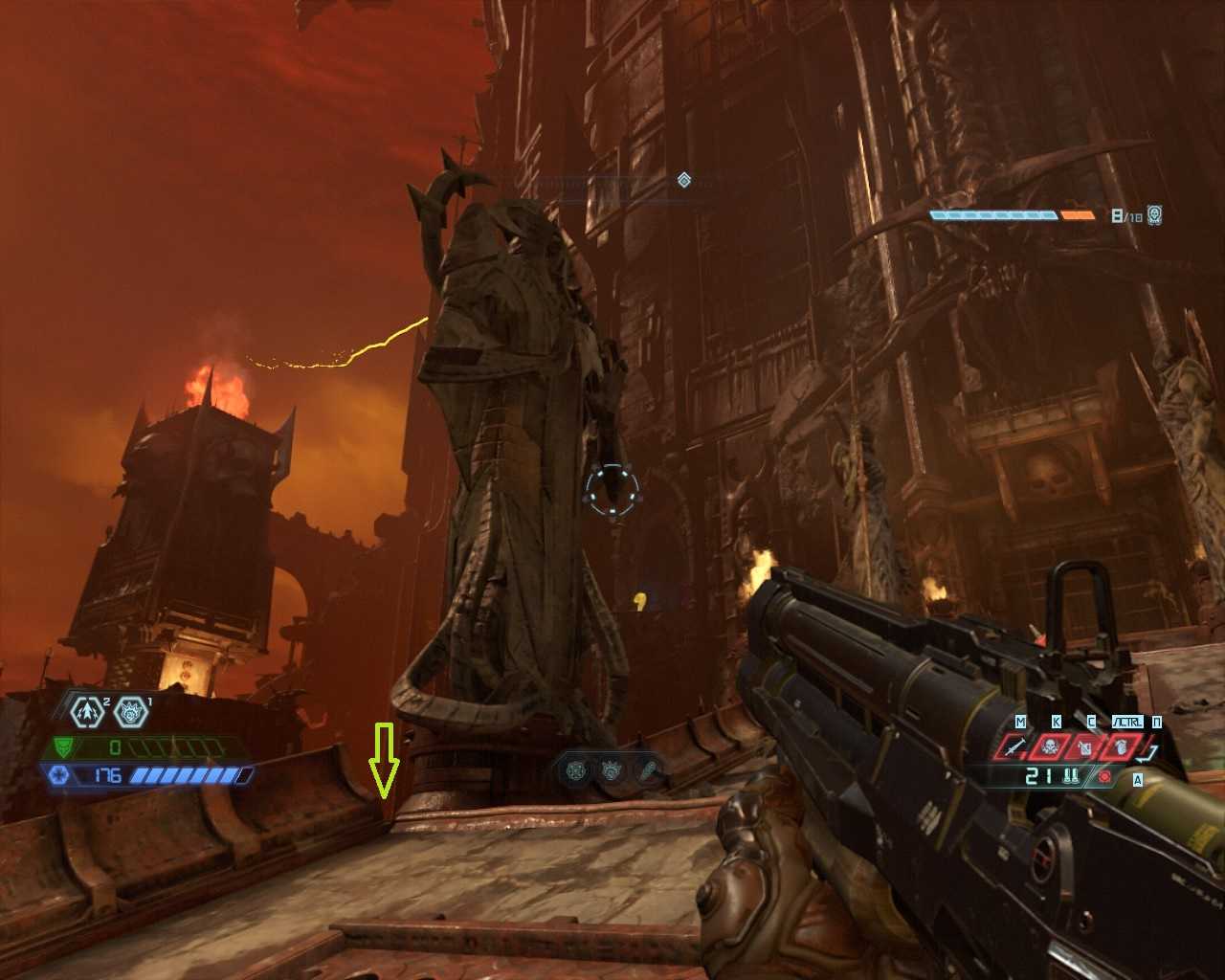This screenshot has height=980, width=1225.
Task: Select the demon skull counter icon
Action: click(x=1155, y=215)
